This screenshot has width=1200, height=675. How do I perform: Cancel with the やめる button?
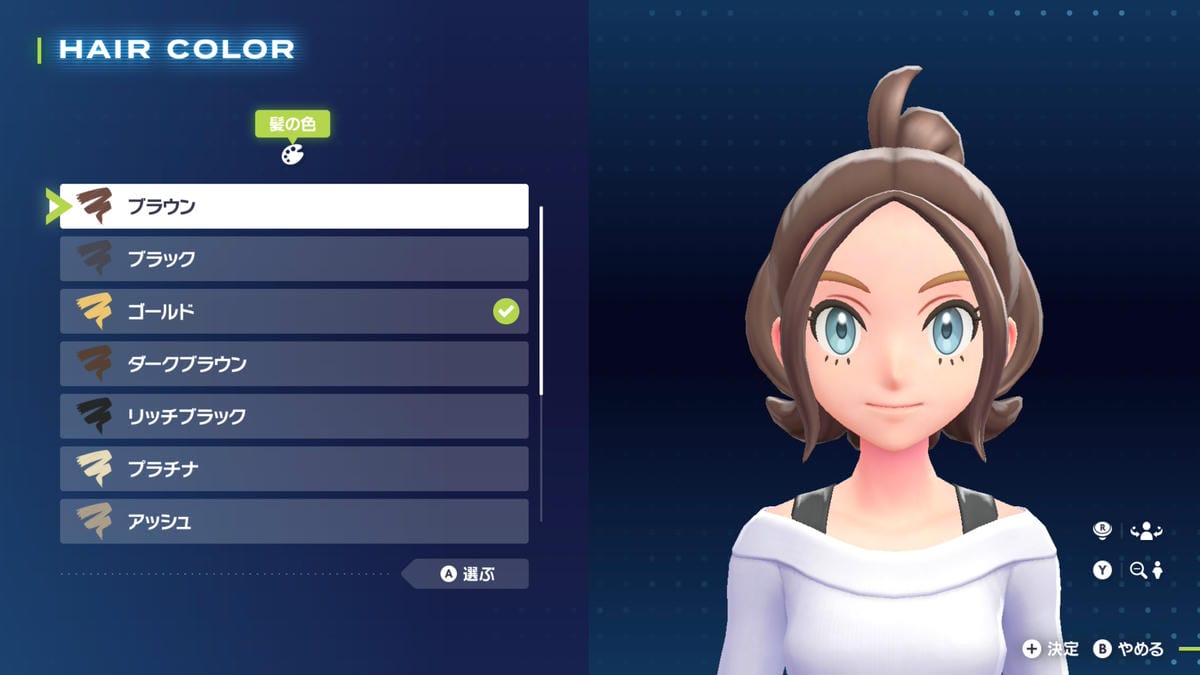click(x=1129, y=649)
